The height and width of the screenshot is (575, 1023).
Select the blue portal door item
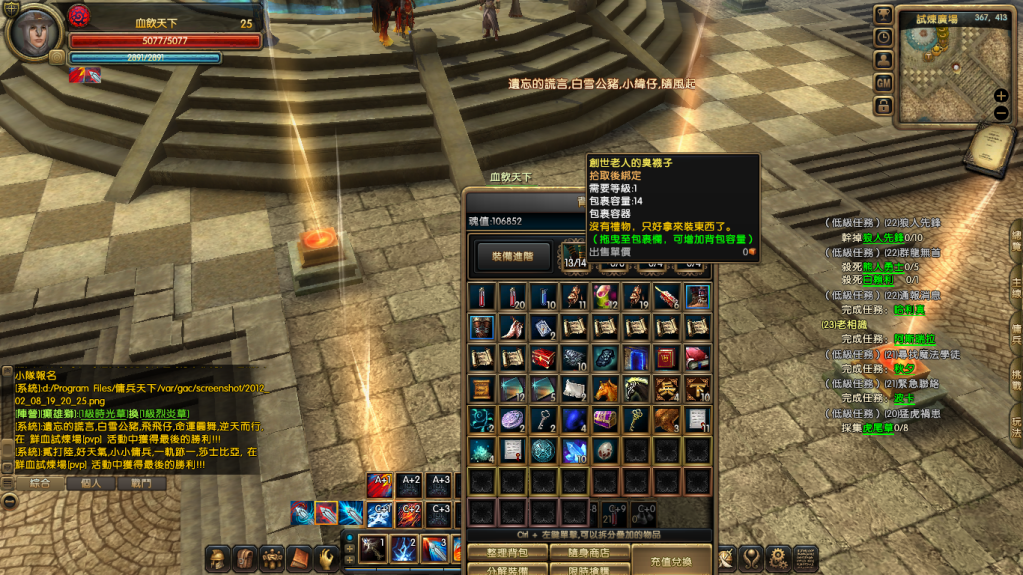click(637, 358)
